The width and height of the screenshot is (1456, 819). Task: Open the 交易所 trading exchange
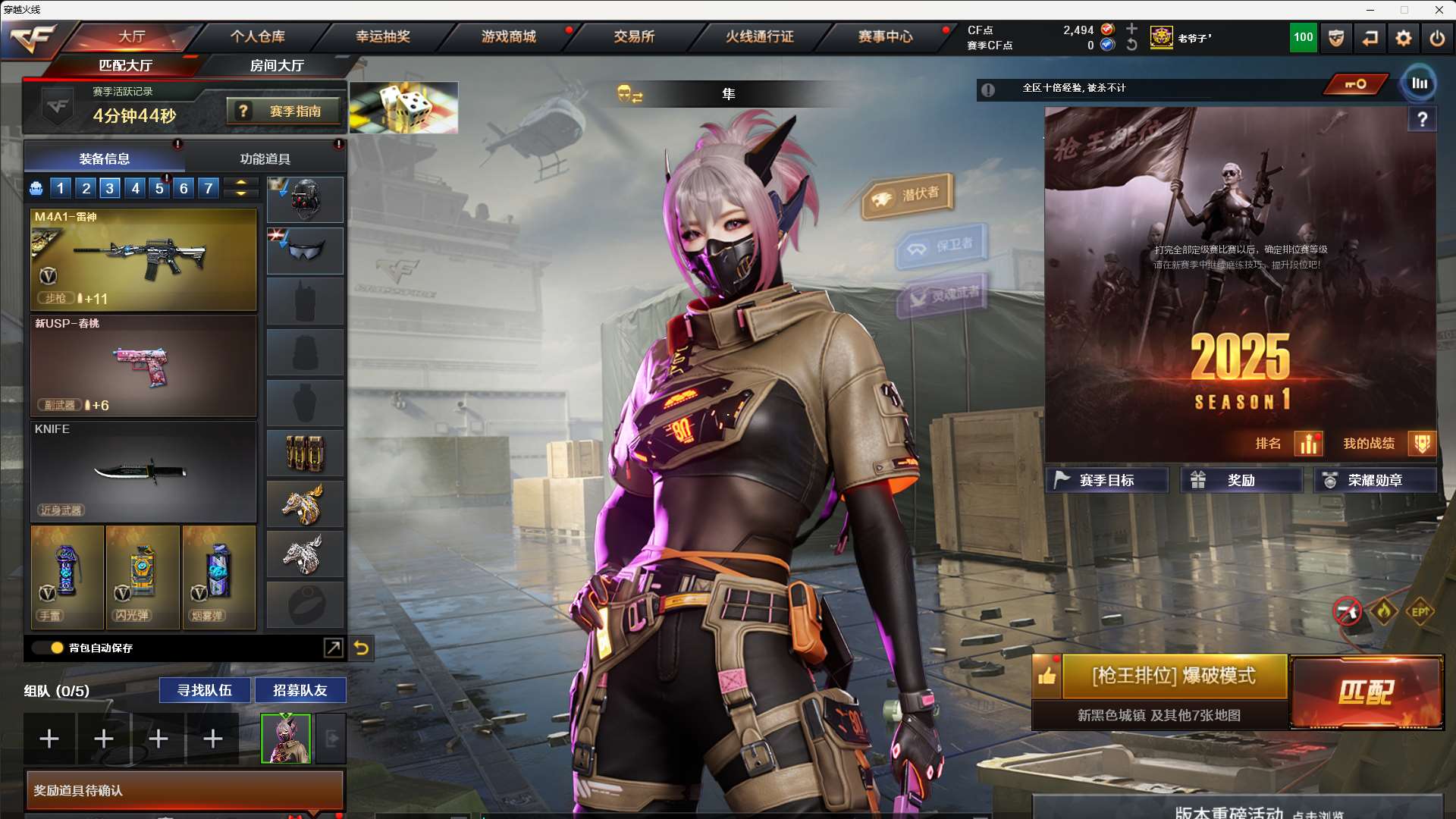(634, 36)
